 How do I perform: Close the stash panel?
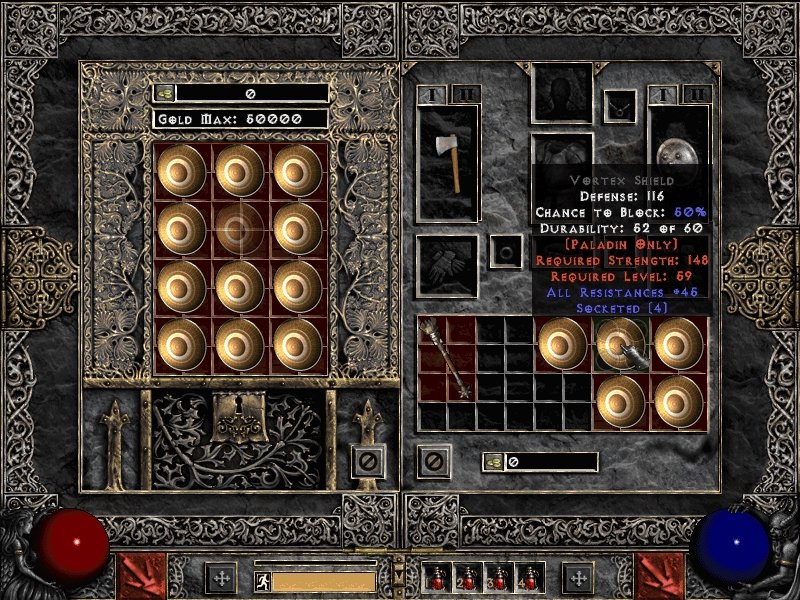coord(368,461)
